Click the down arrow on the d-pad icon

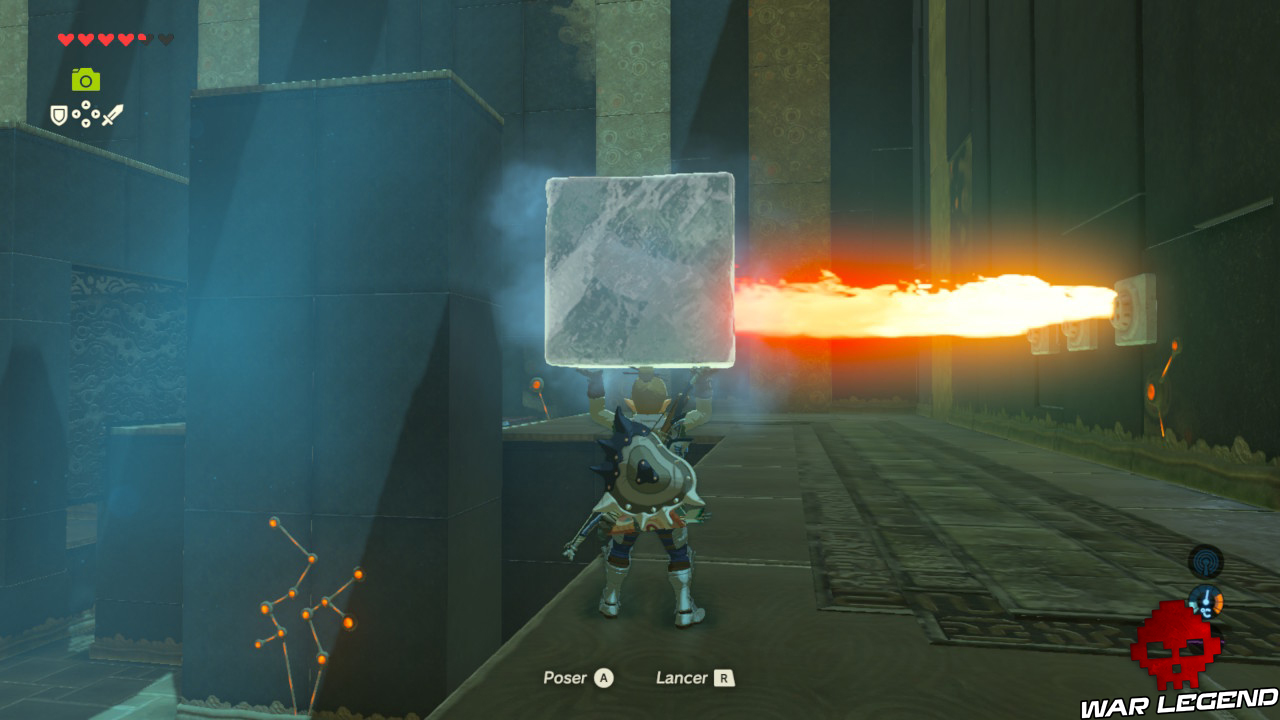tap(85, 122)
